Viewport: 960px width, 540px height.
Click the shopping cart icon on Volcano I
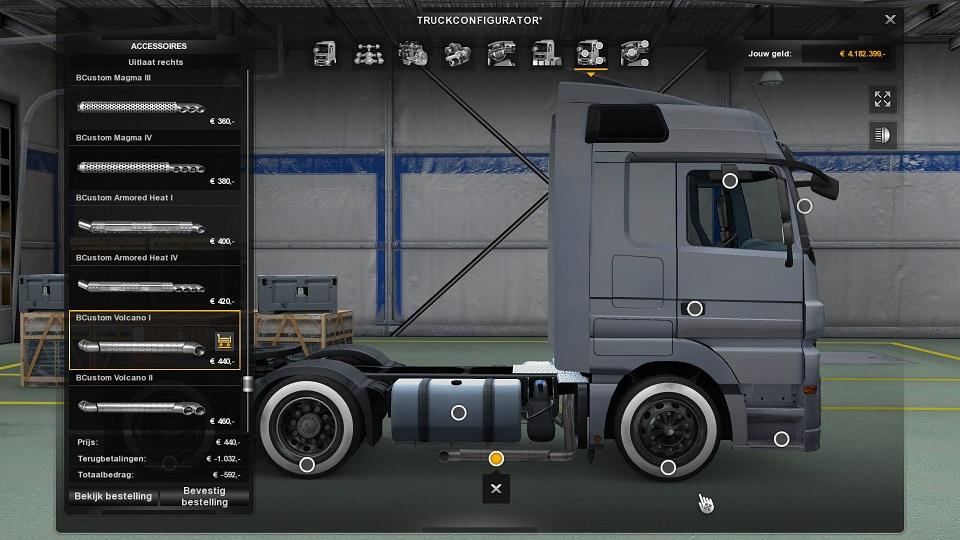224,341
